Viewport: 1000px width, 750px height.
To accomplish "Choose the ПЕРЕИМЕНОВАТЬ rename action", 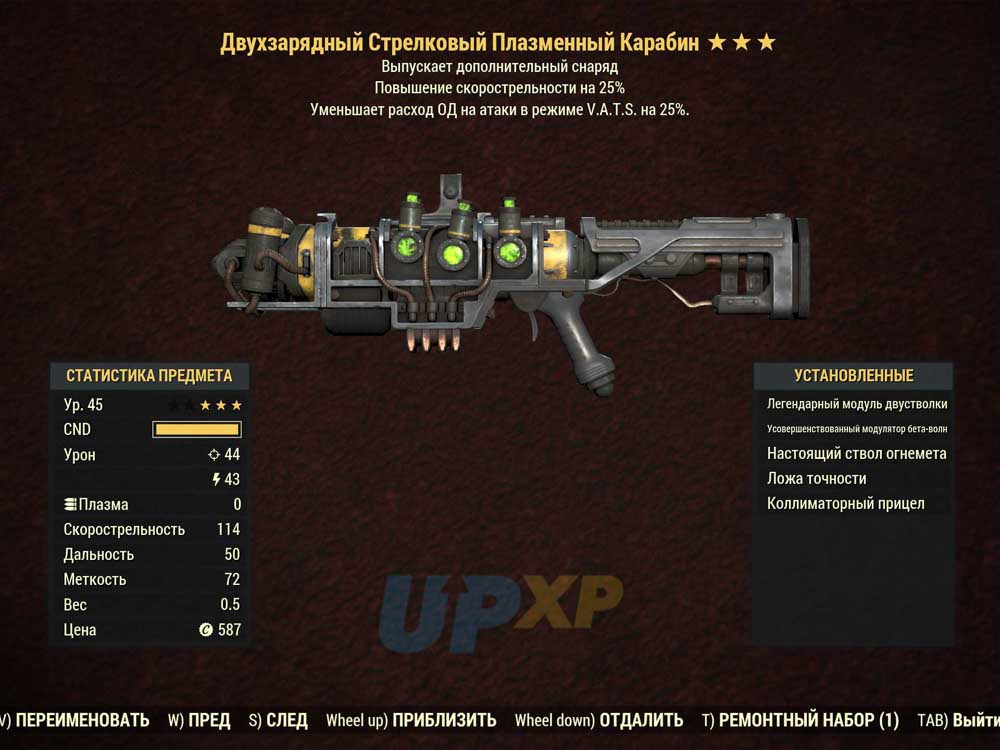I will click(82, 720).
